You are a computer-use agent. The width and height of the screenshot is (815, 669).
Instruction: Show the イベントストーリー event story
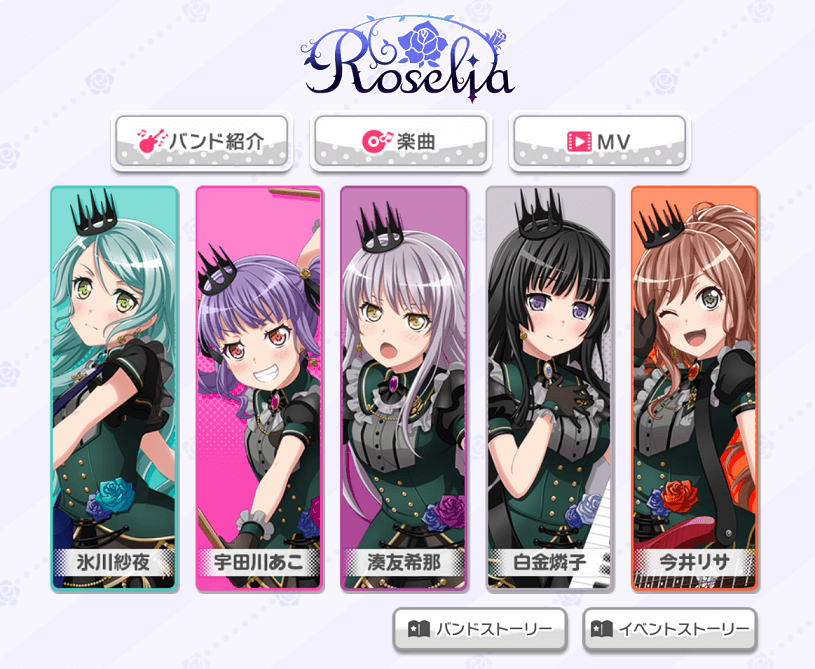pos(670,629)
